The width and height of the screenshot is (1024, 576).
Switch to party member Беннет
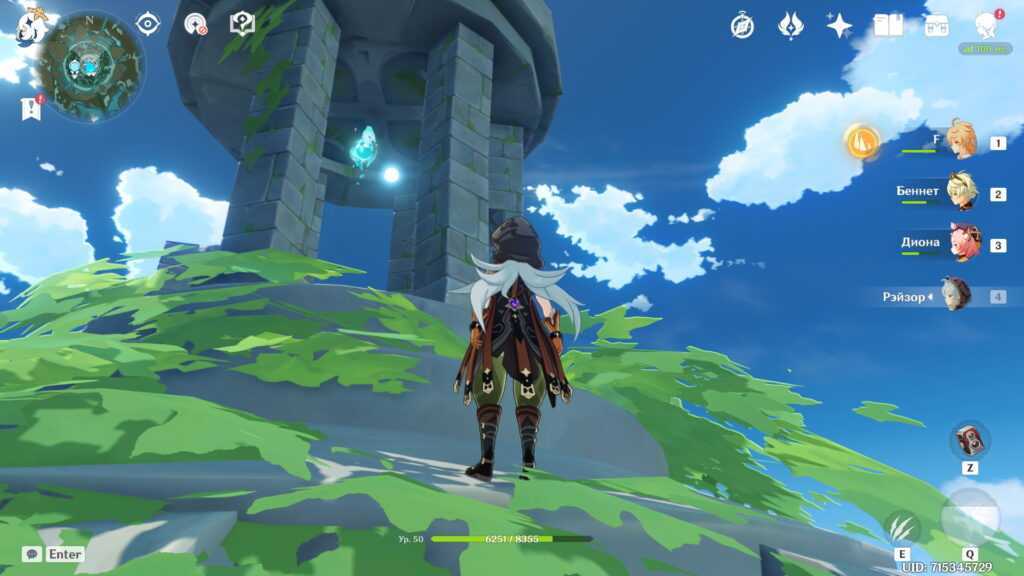pyautogui.click(x=962, y=193)
